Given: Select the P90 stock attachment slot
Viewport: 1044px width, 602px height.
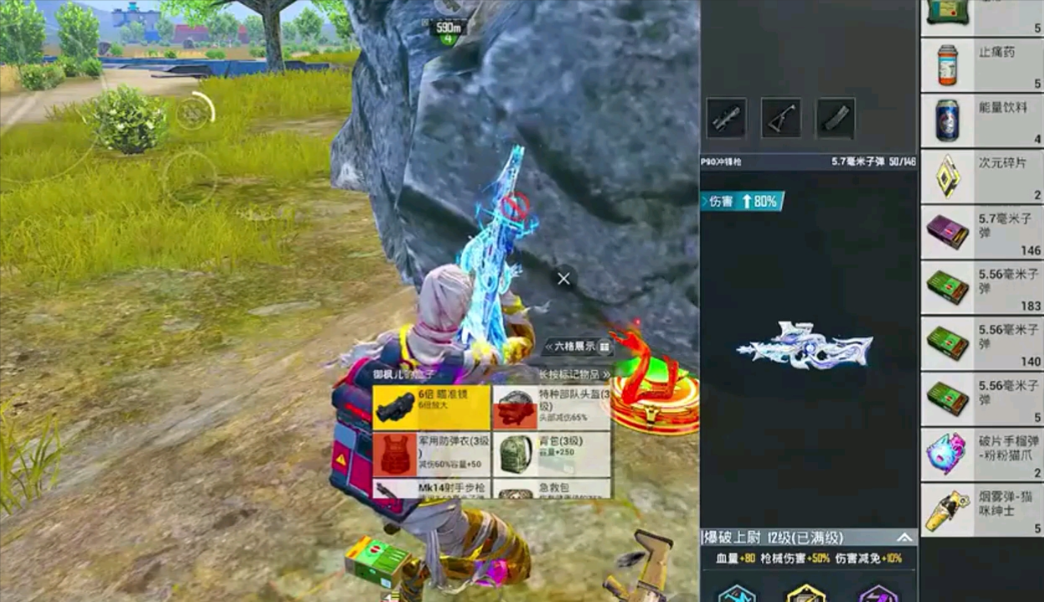Looking at the screenshot, I should point(781,118).
